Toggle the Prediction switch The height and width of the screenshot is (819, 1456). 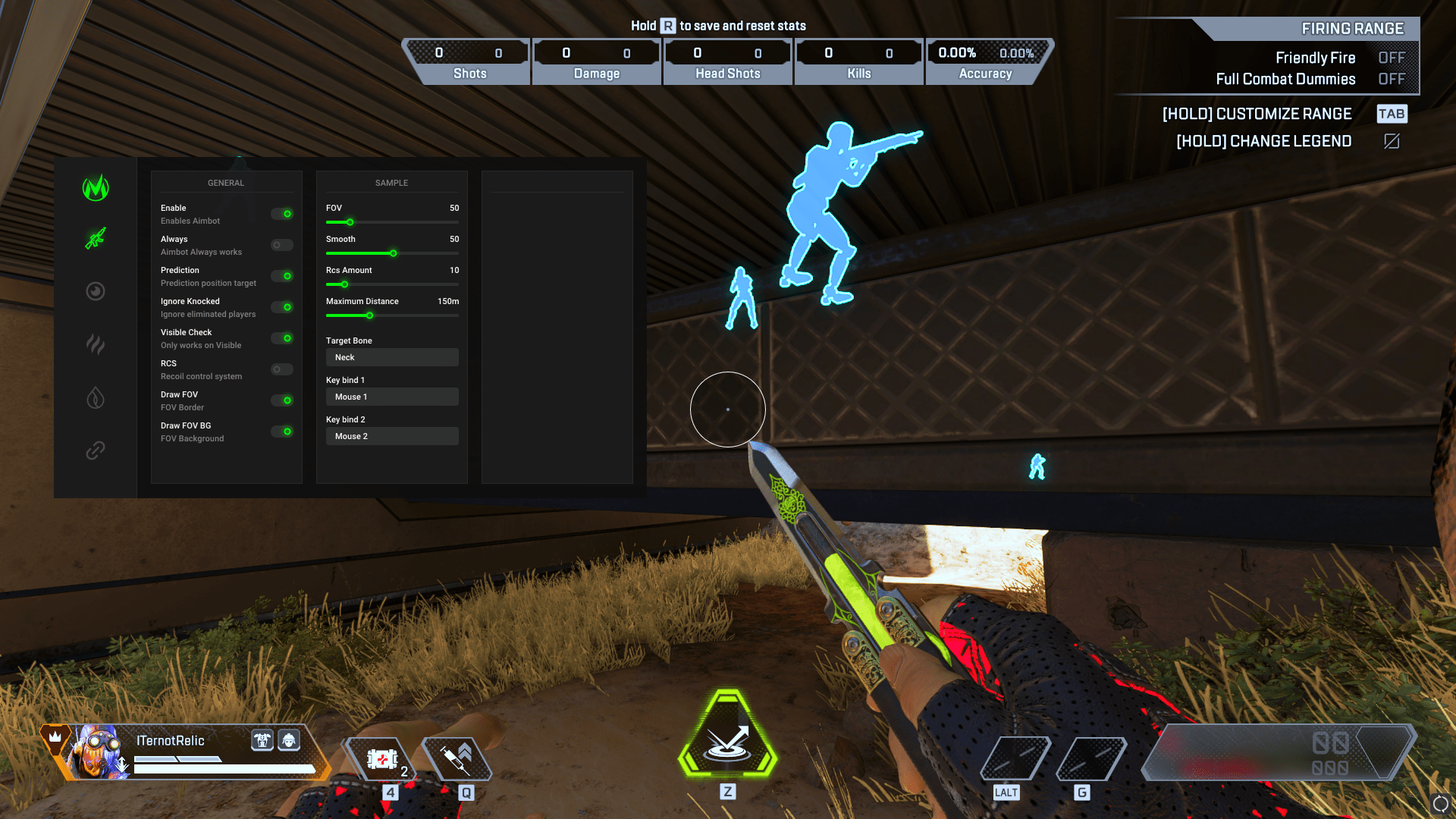point(282,276)
